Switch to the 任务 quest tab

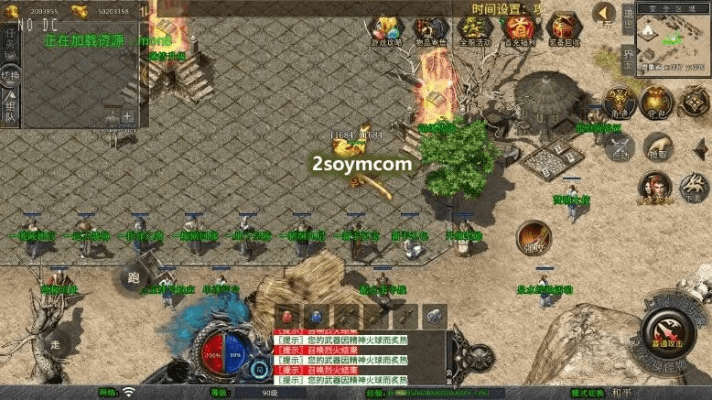click(x=10, y=40)
